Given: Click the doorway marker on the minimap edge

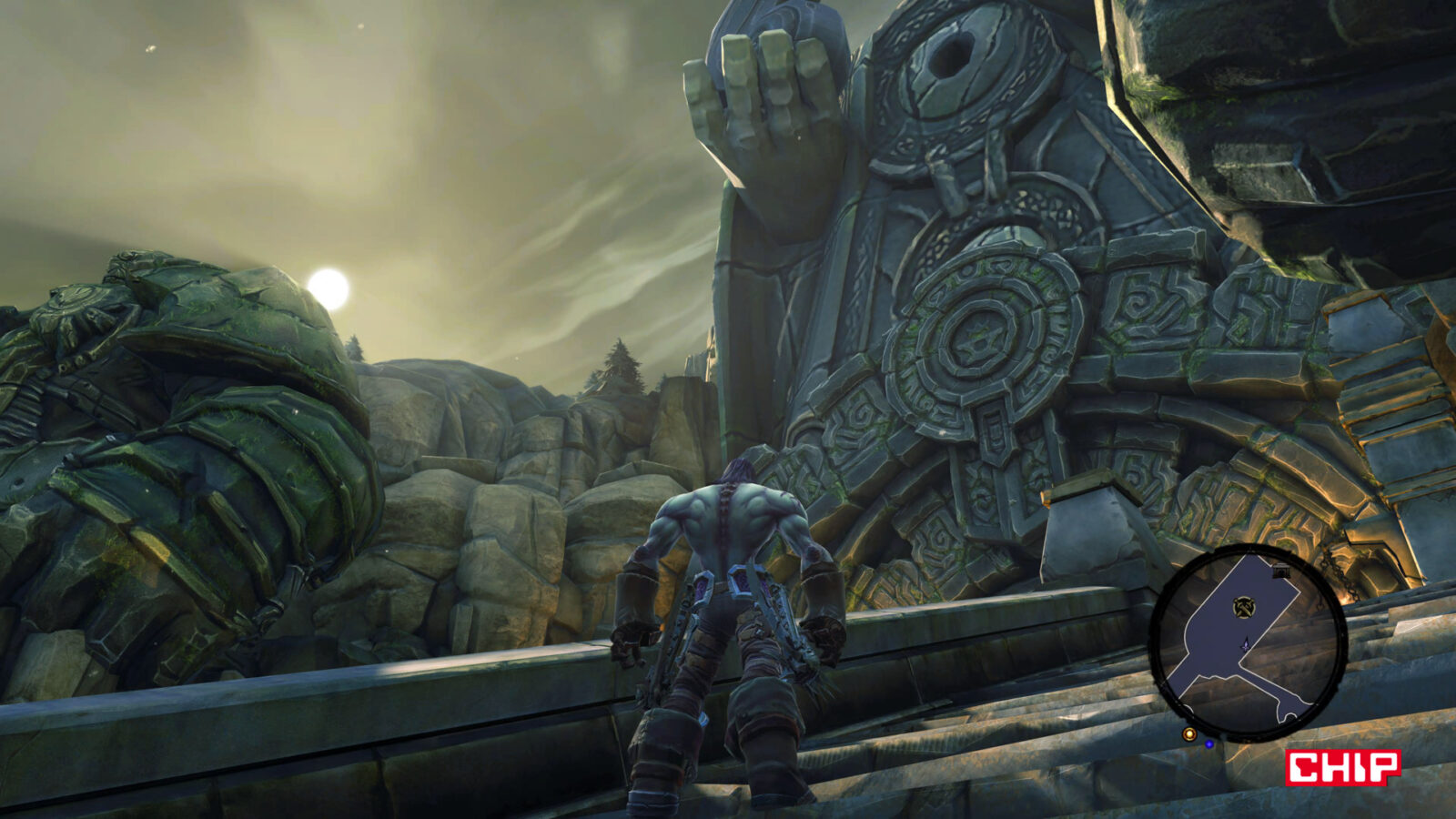Looking at the screenshot, I should (1282, 571).
